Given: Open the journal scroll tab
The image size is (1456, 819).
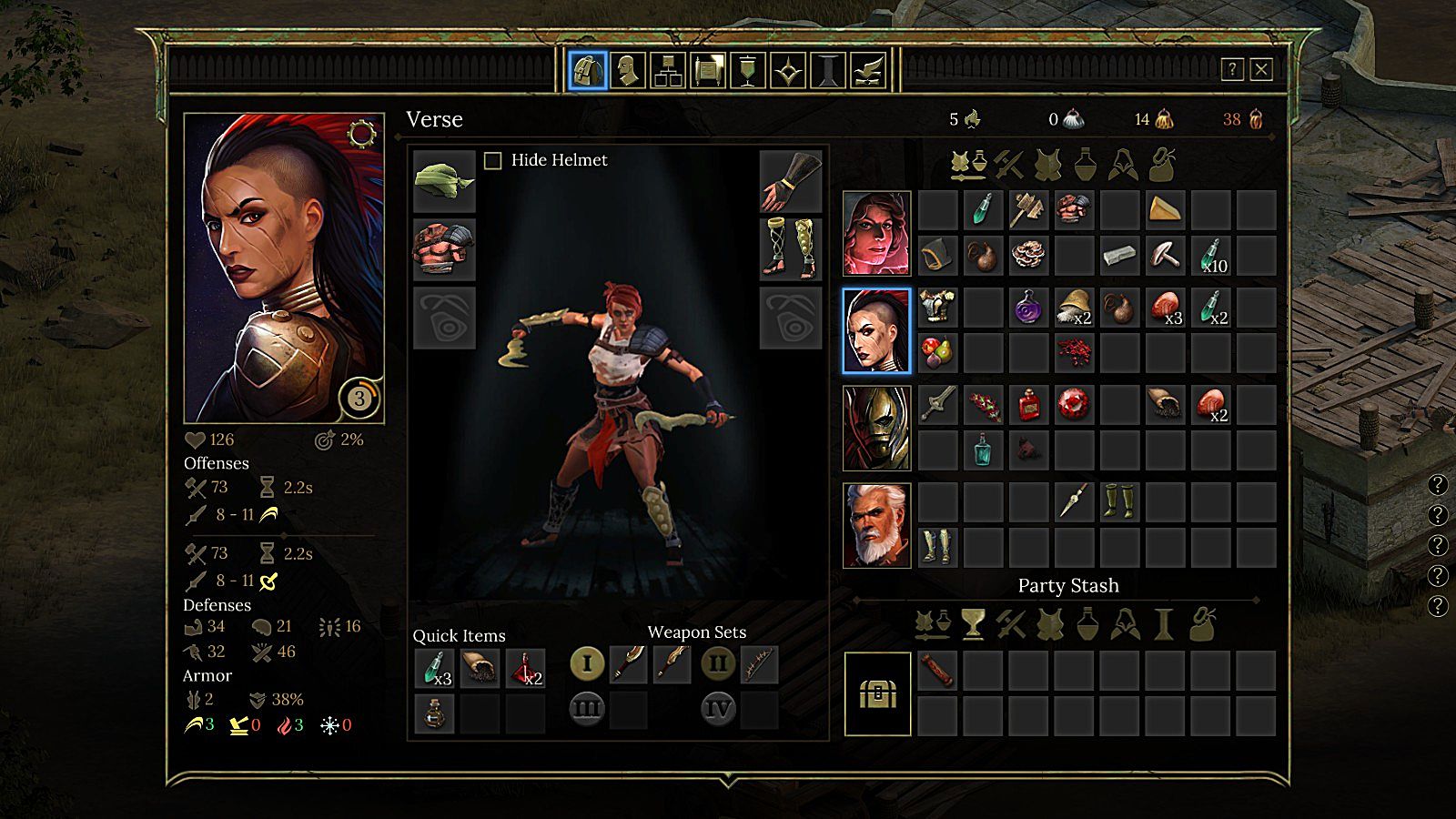Looking at the screenshot, I should pyautogui.click(x=708, y=70).
